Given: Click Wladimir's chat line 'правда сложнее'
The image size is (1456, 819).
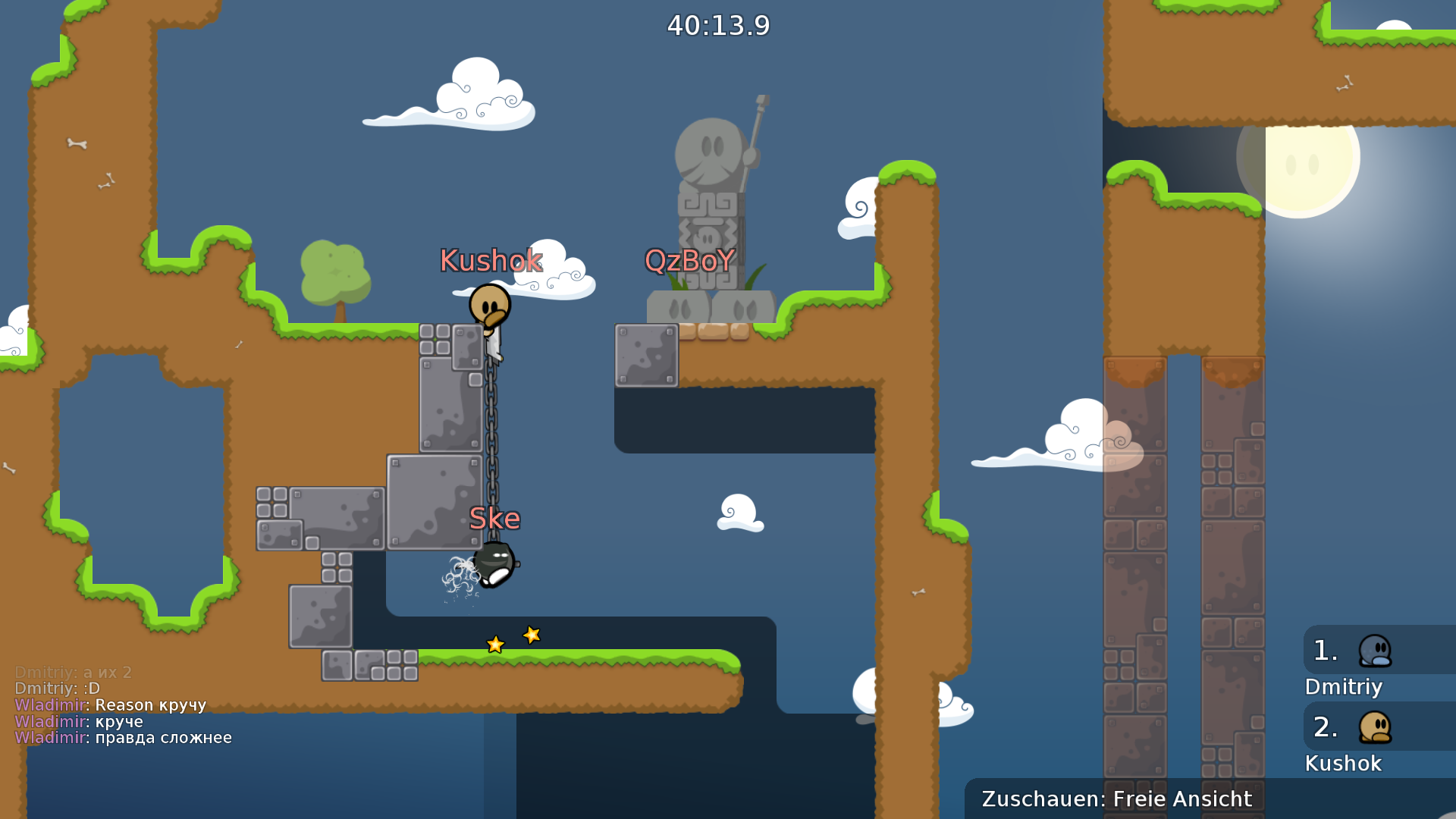Looking at the screenshot, I should tap(124, 737).
